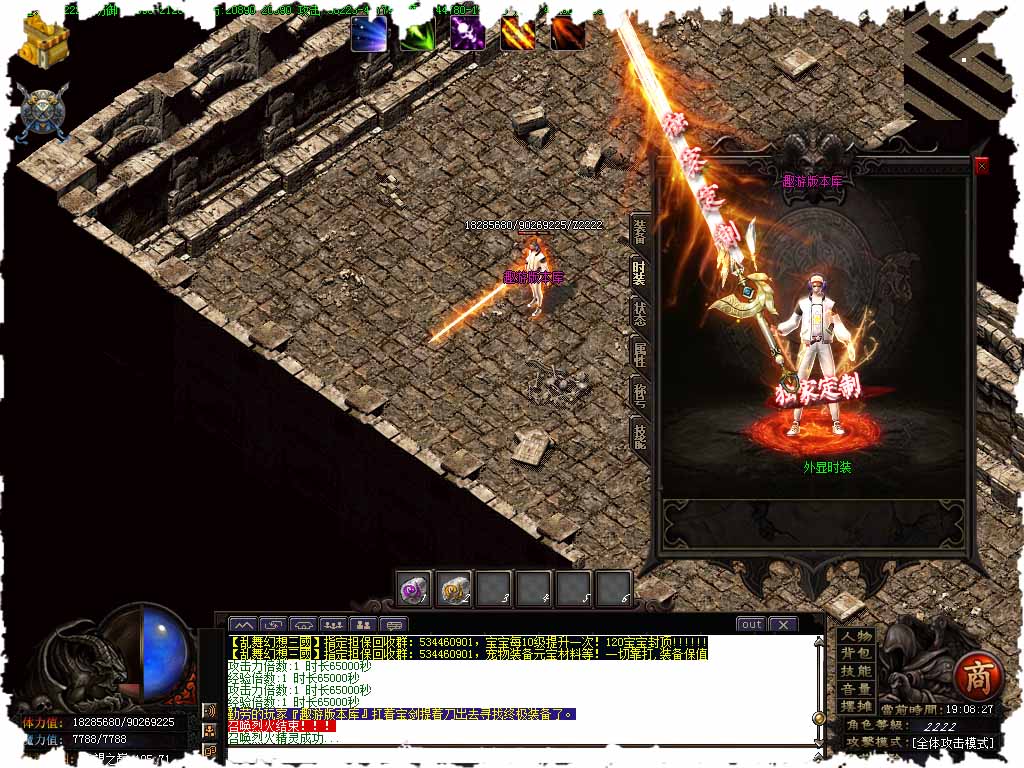Close the character panel with the red X
Viewport: 1024px width, 768px height.
pos(981,167)
